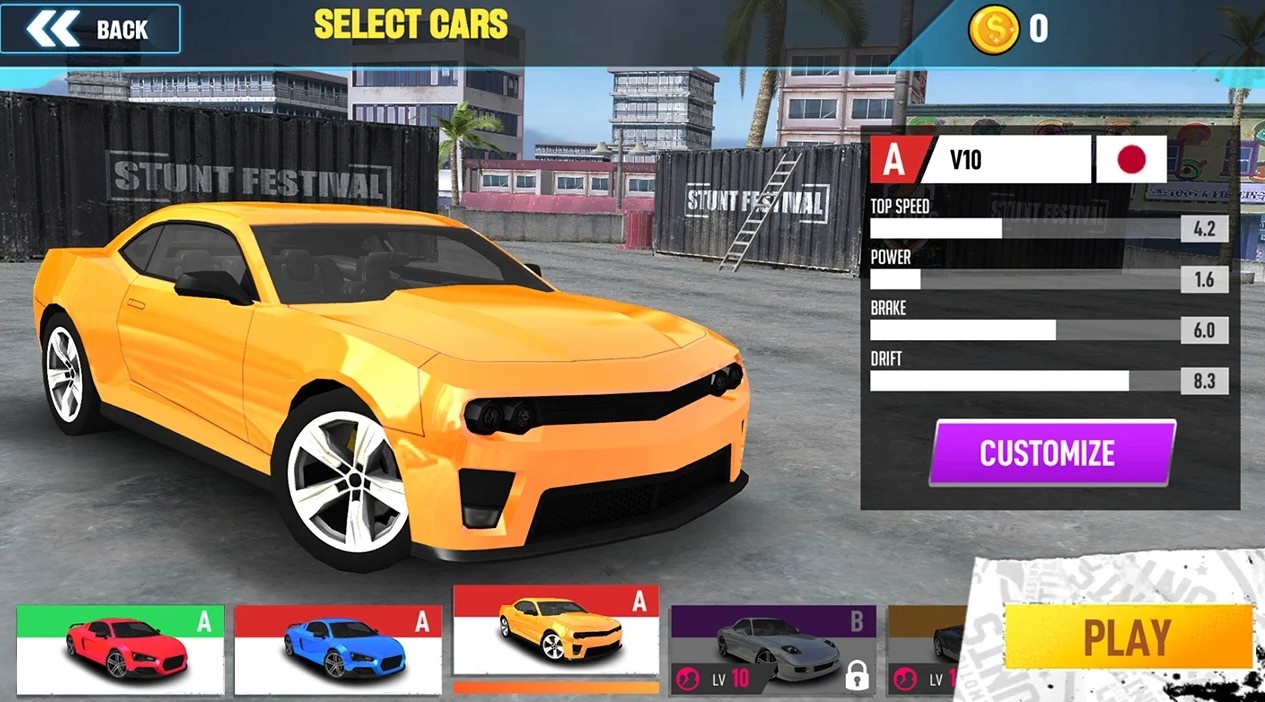The height and width of the screenshot is (702, 1265).
Task: Open the CUSTOMIZE menu
Action: [x=1051, y=453]
